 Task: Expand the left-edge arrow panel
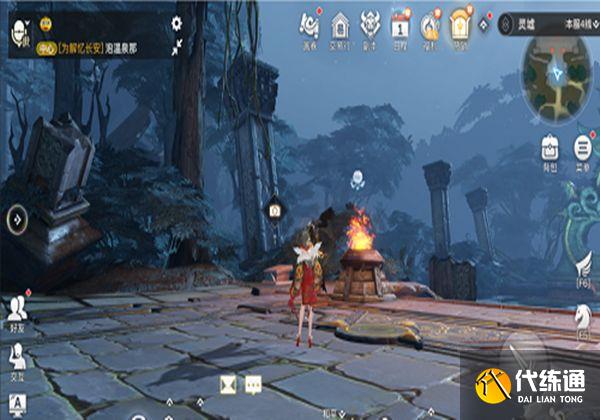(16, 216)
